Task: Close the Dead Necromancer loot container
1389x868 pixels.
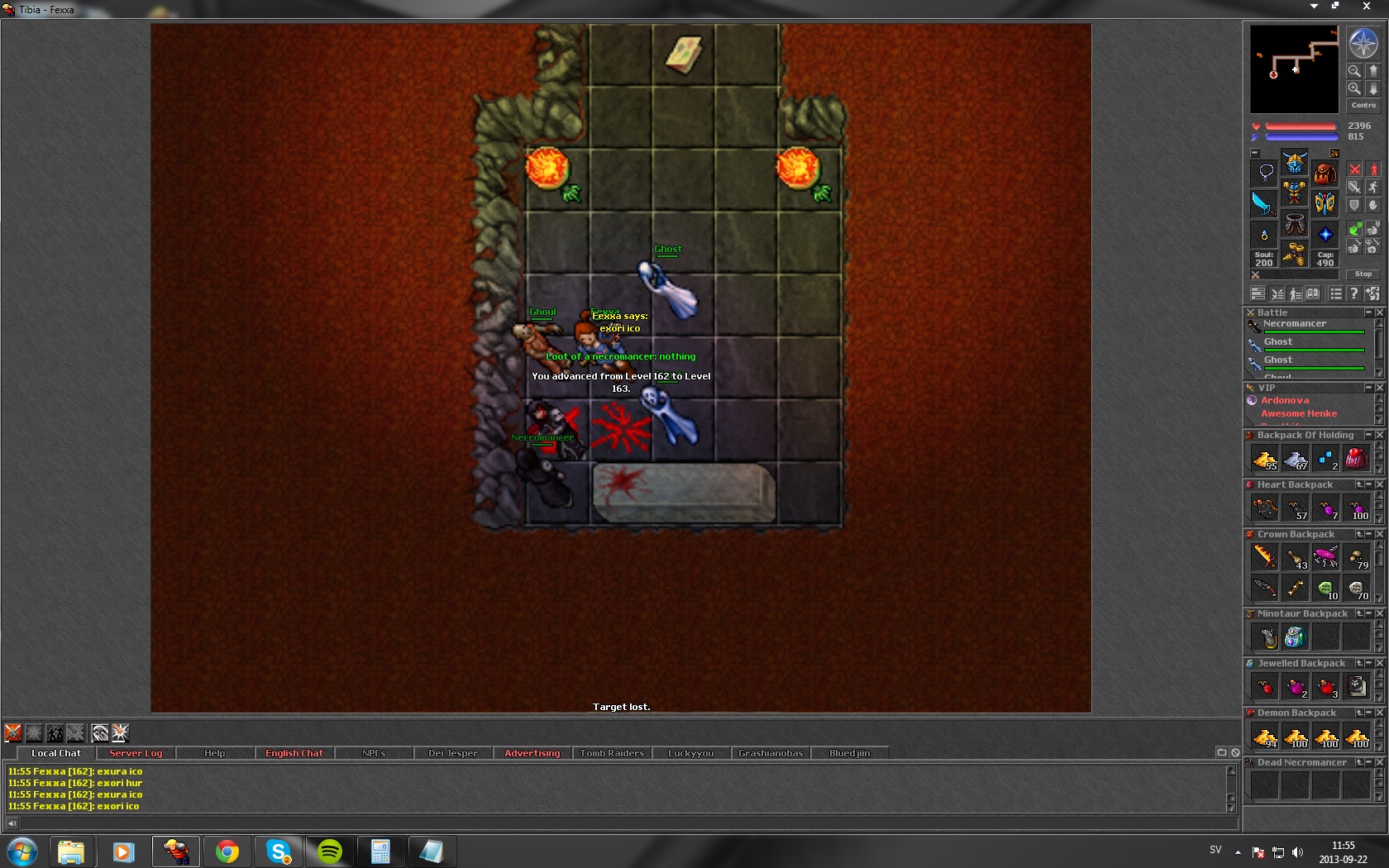Action: click(x=1380, y=762)
